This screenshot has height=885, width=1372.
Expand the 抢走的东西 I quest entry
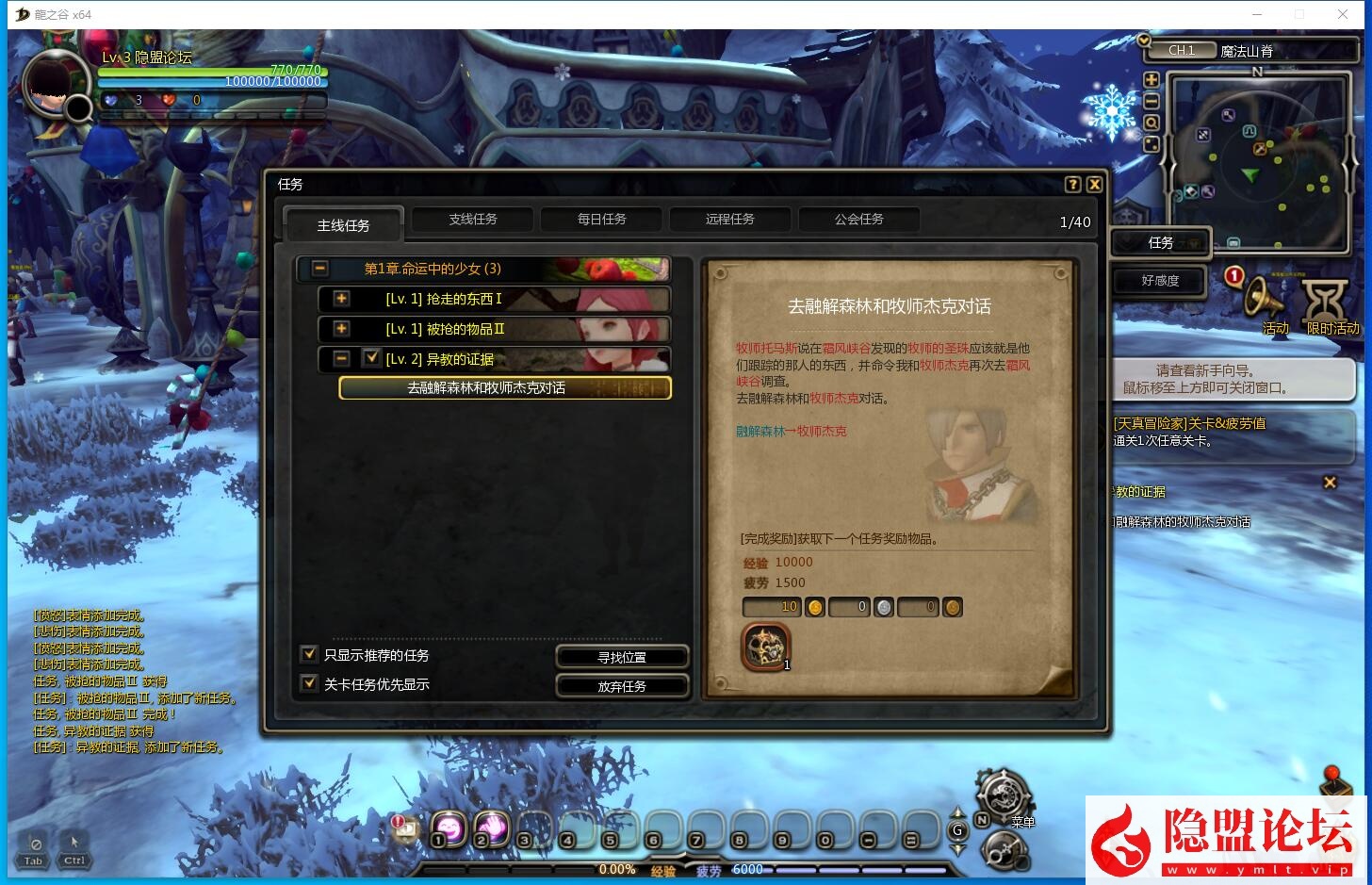tap(340, 299)
